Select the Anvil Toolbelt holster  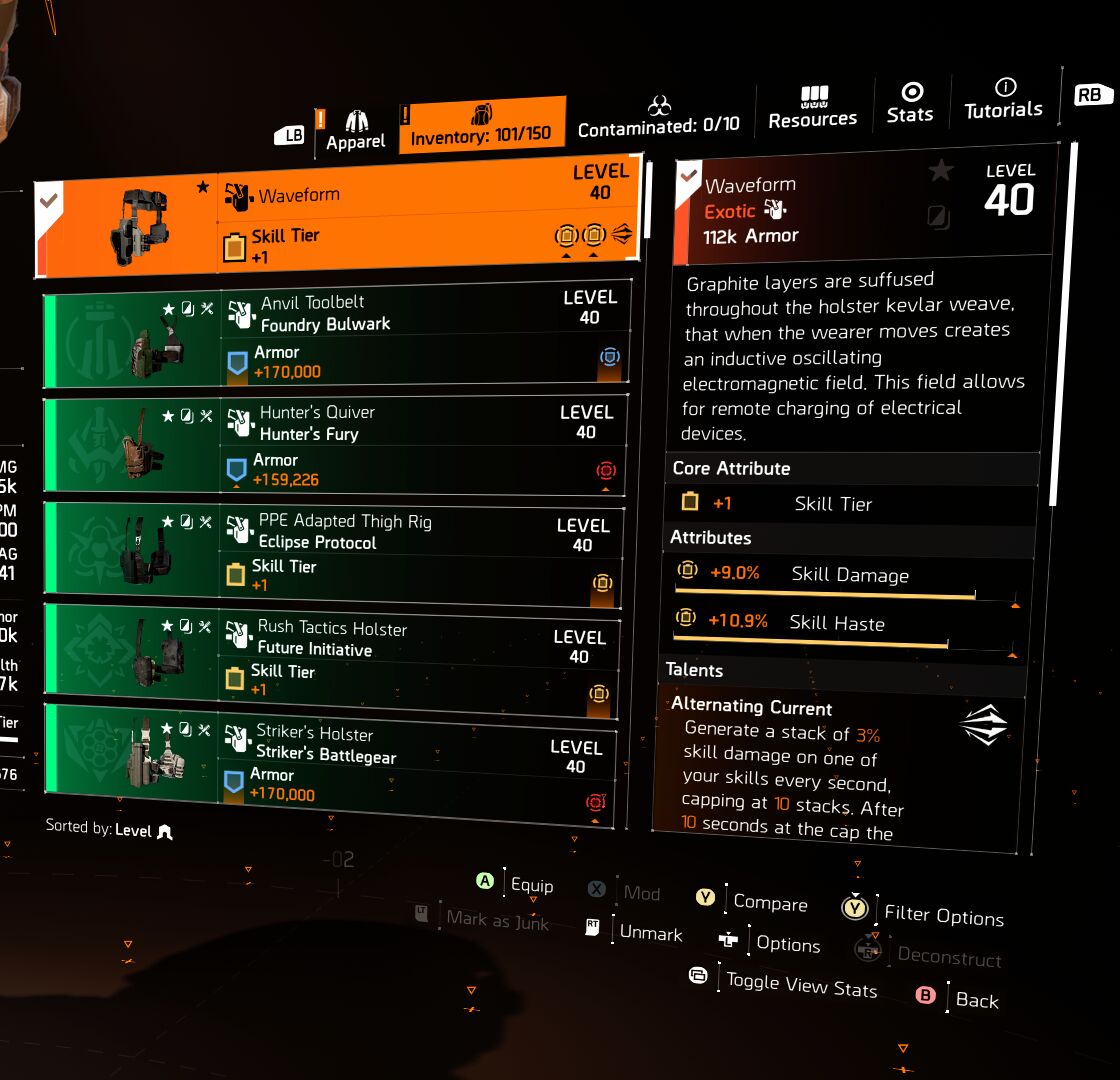click(337, 335)
